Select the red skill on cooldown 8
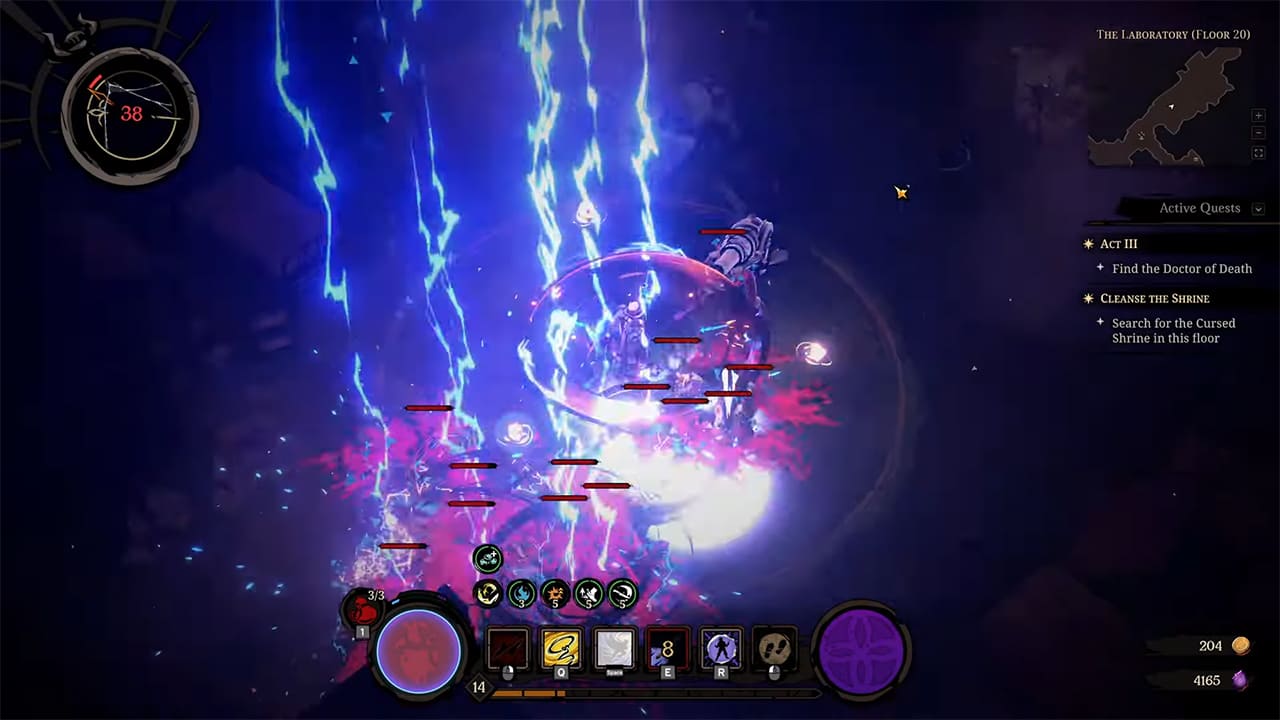Screen dimensions: 1280x720 pos(667,648)
